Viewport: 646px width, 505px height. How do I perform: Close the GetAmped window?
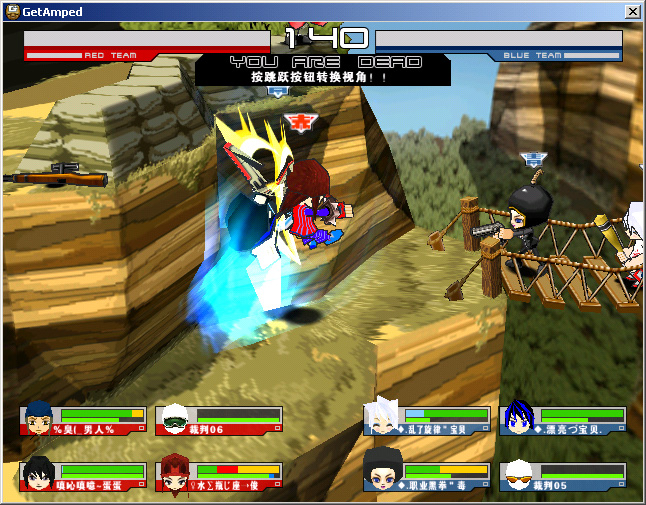[632, 11]
